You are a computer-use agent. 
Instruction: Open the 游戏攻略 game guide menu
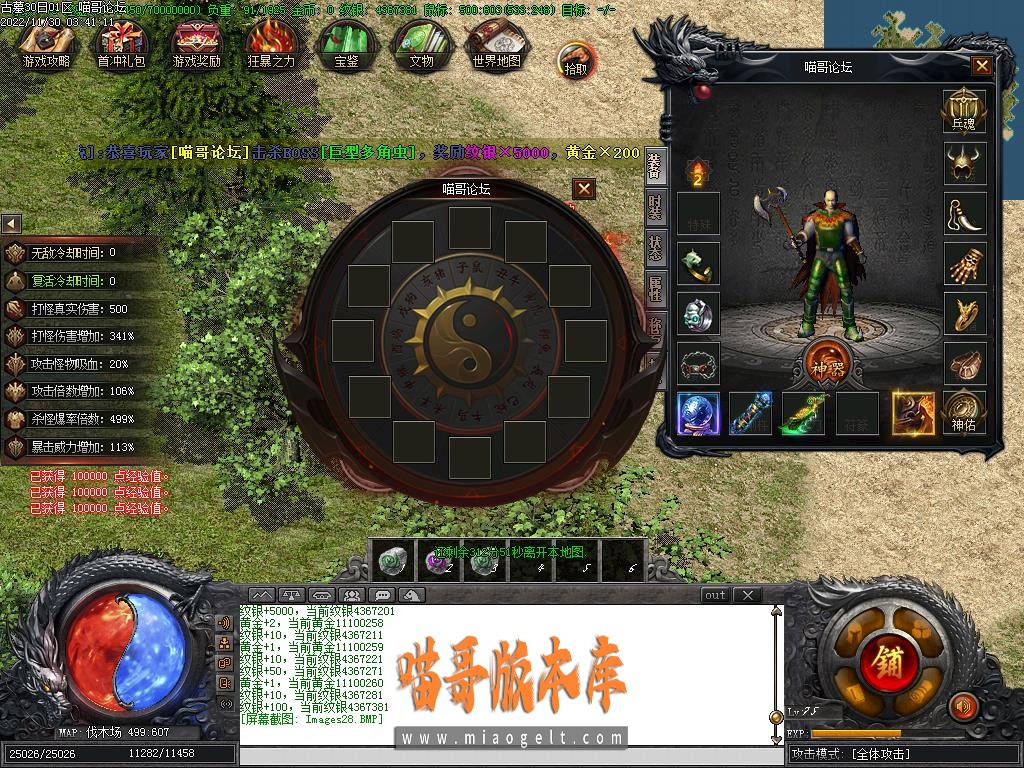click(47, 45)
